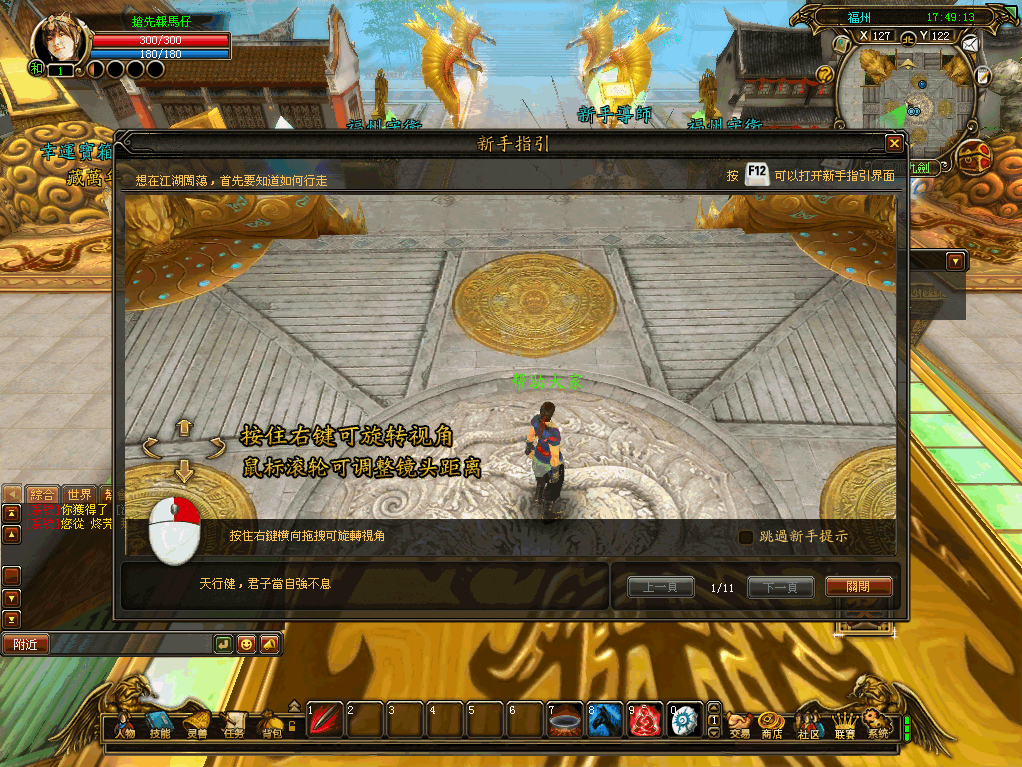Use the red pouch item in slot 9
The height and width of the screenshot is (767, 1022).
tap(643, 720)
